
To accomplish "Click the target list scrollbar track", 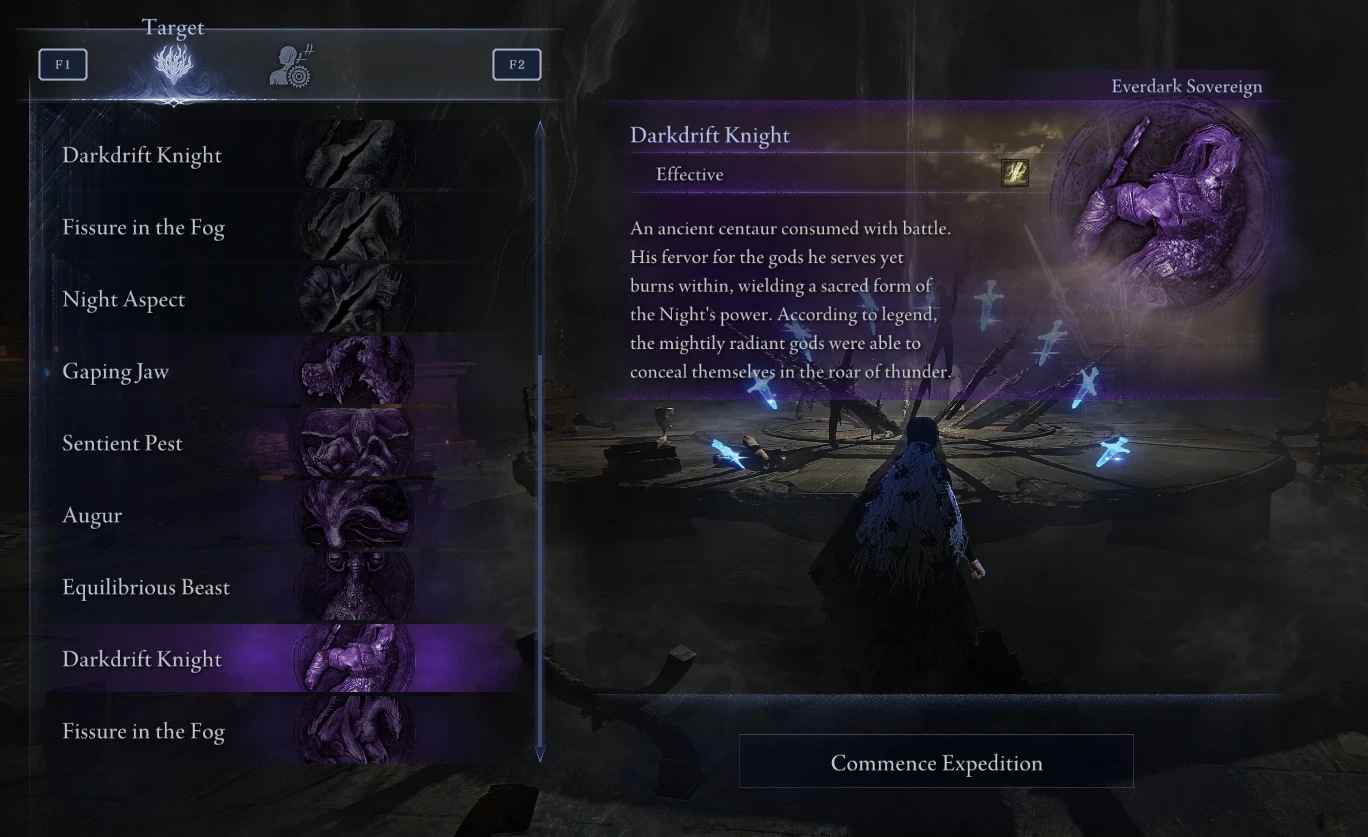I will point(539,440).
